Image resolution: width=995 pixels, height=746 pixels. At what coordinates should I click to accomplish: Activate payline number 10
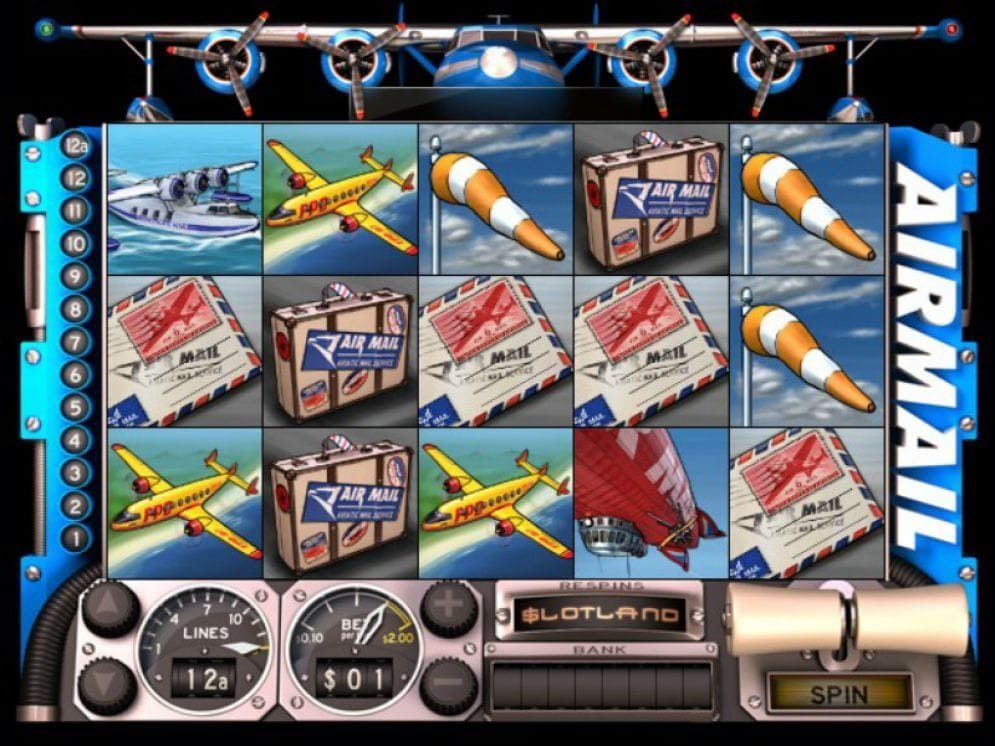[76, 243]
